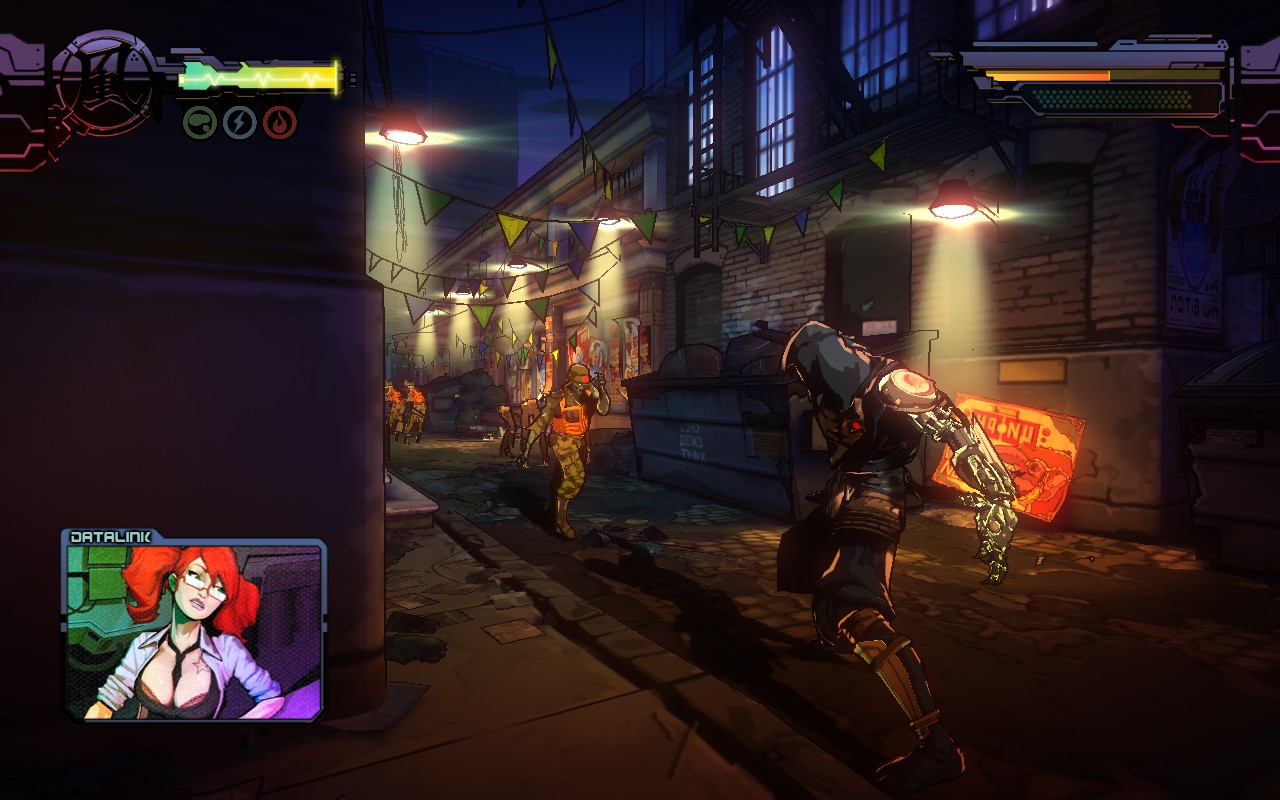Image resolution: width=1280 pixels, height=800 pixels.
Task: Choose the red flame element icon
Action: [x=280, y=123]
